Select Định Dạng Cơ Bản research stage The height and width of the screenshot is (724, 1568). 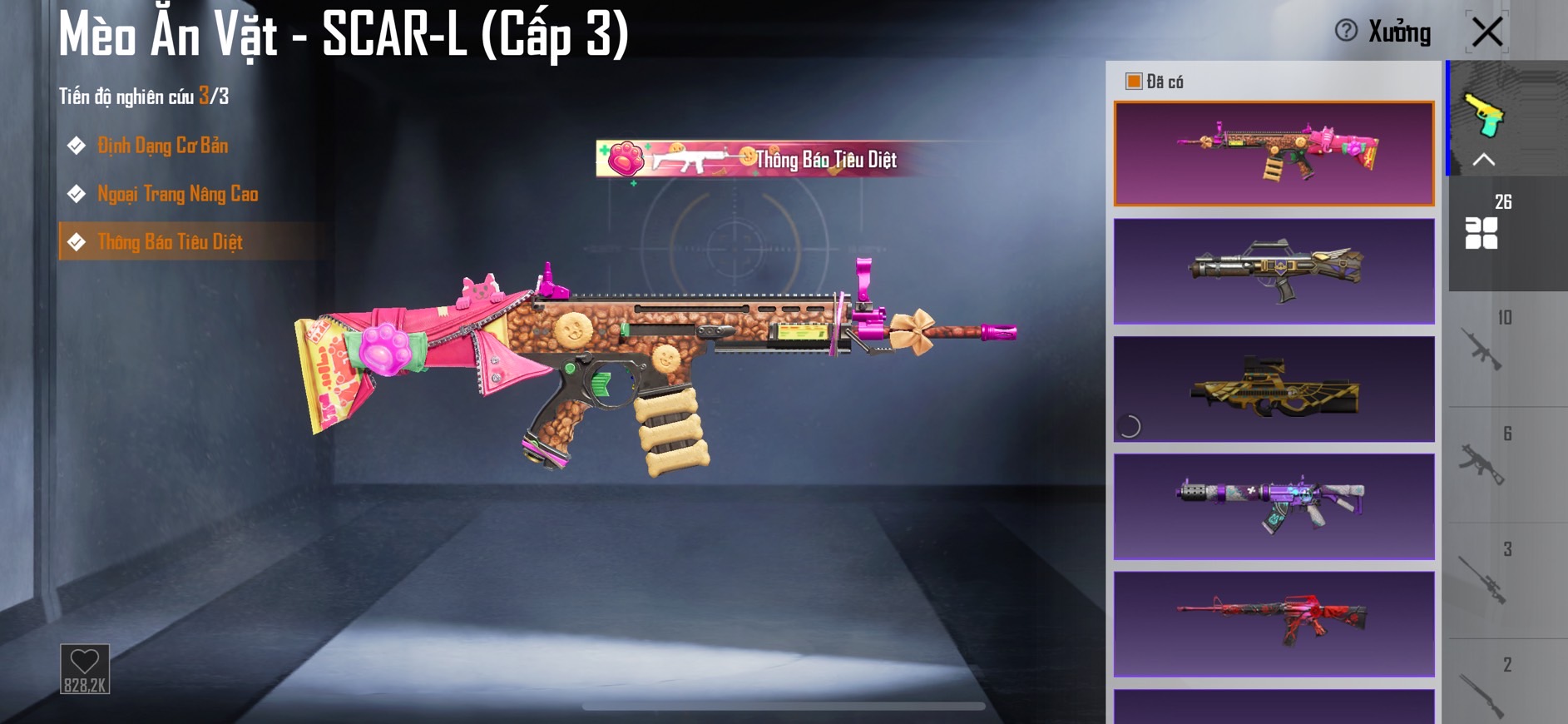click(x=162, y=146)
